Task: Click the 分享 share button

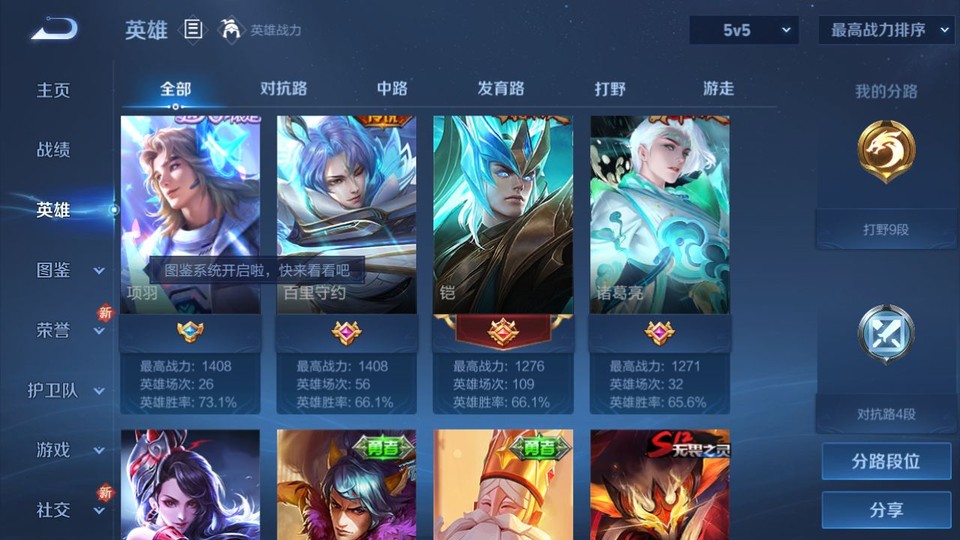Action: [x=886, y=510]
